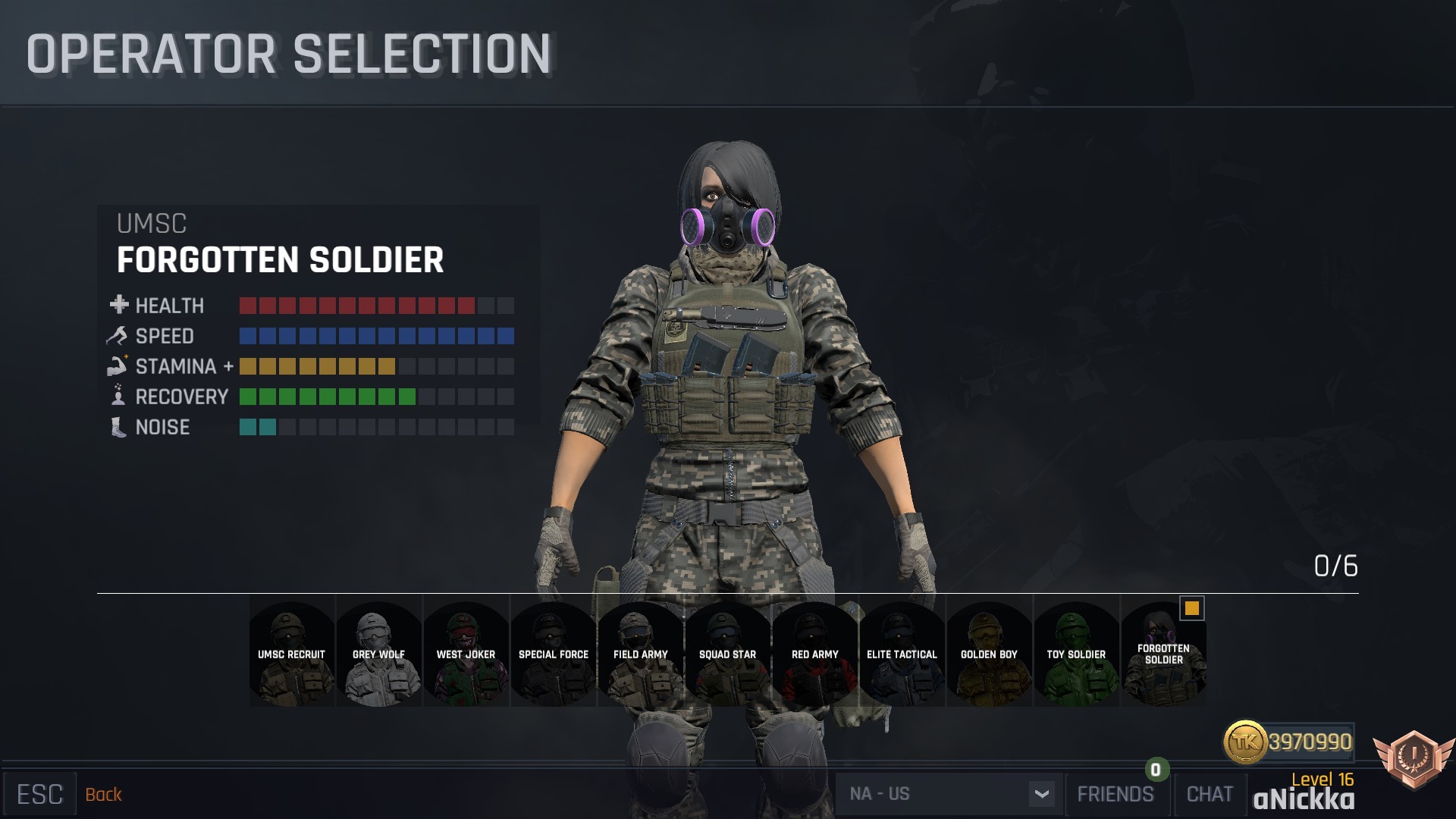This screenshot has width=1456, height=819.
Task: Click the Speed runner icon
Action: [x=118, y=336]
